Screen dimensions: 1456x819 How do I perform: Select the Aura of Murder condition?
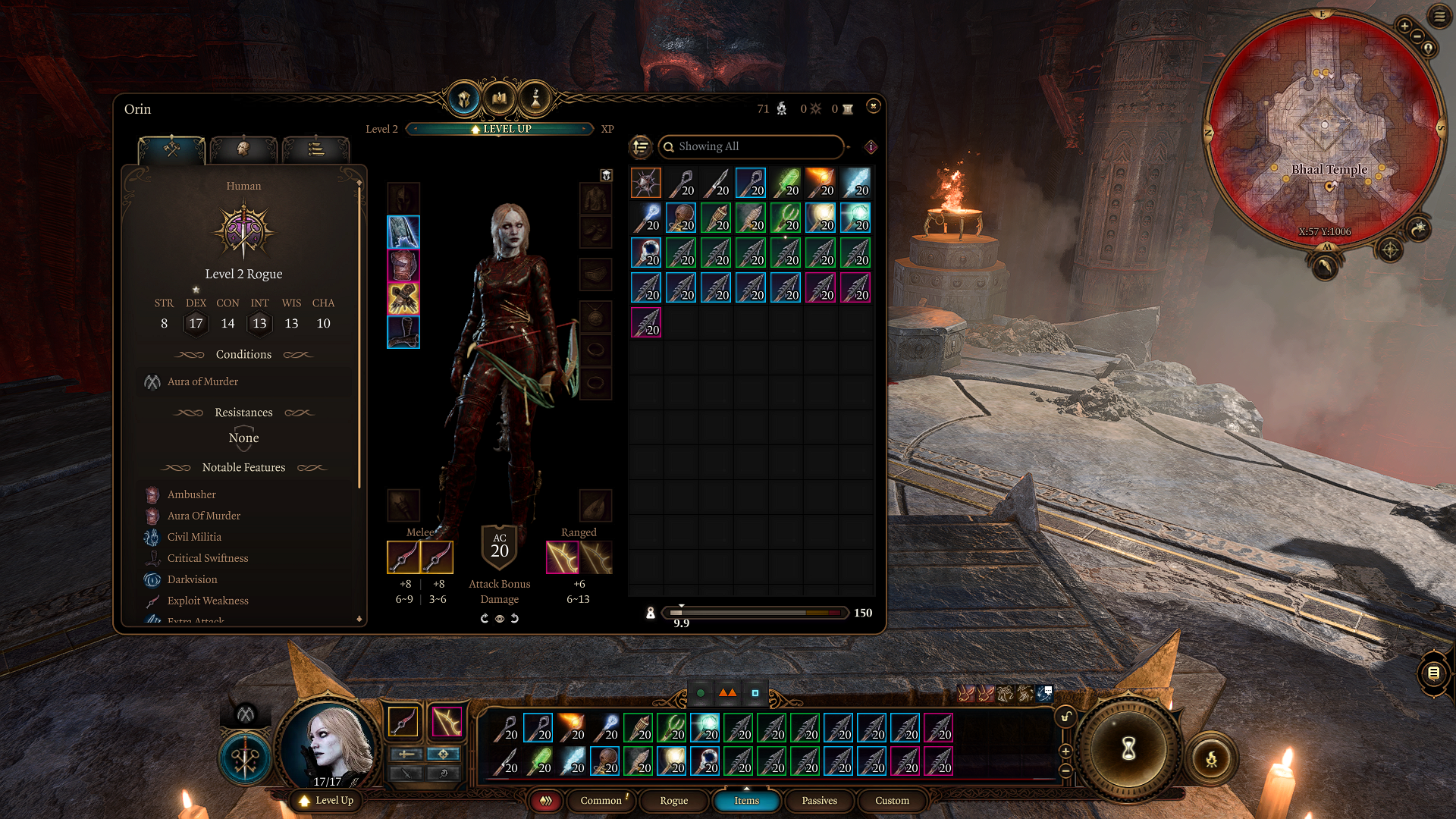coord(202,381)
